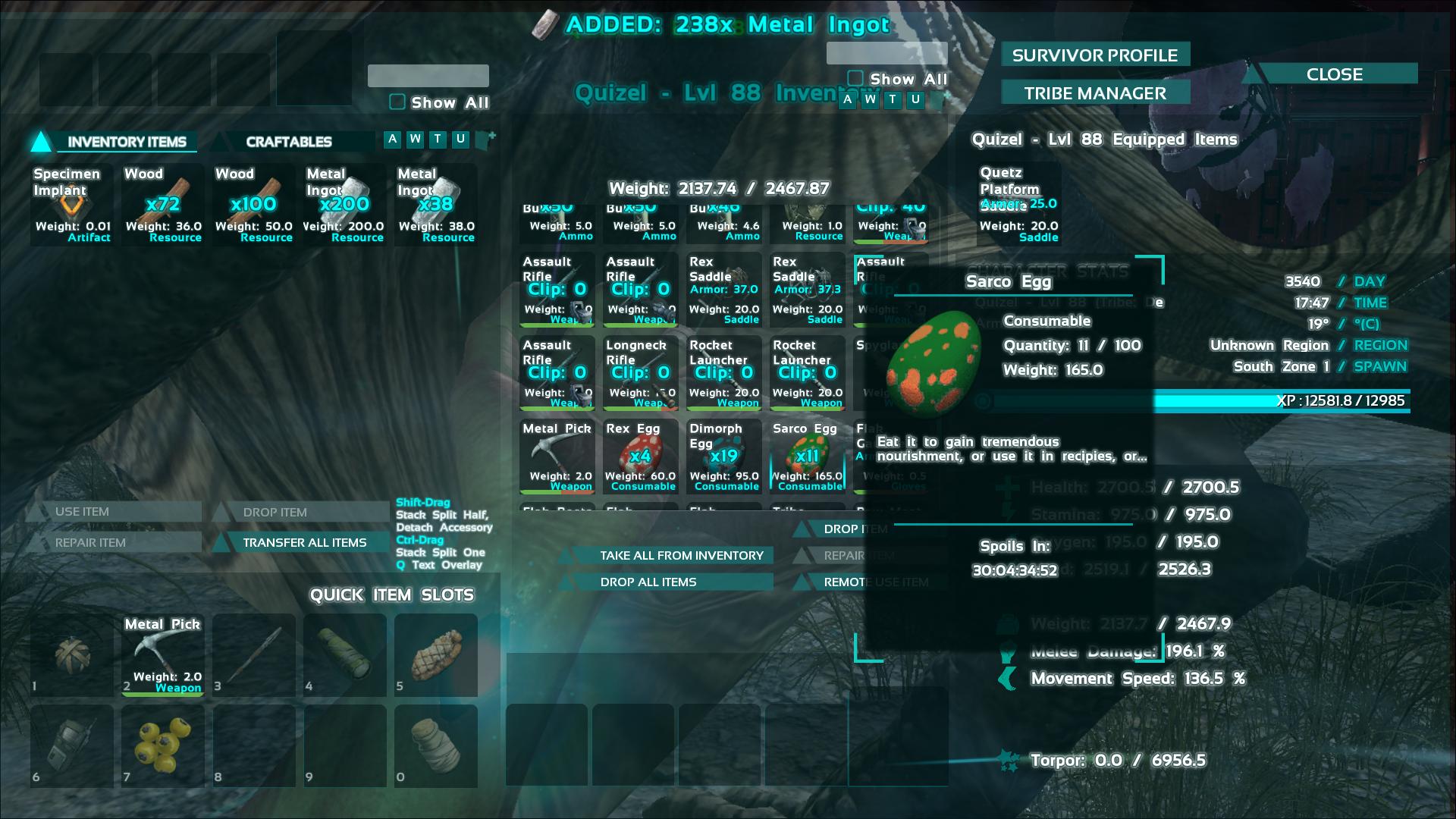The width and height of the screenshot is (1456, 819).
Task: Switch to the Craftables tab
Action: (288, 142)
